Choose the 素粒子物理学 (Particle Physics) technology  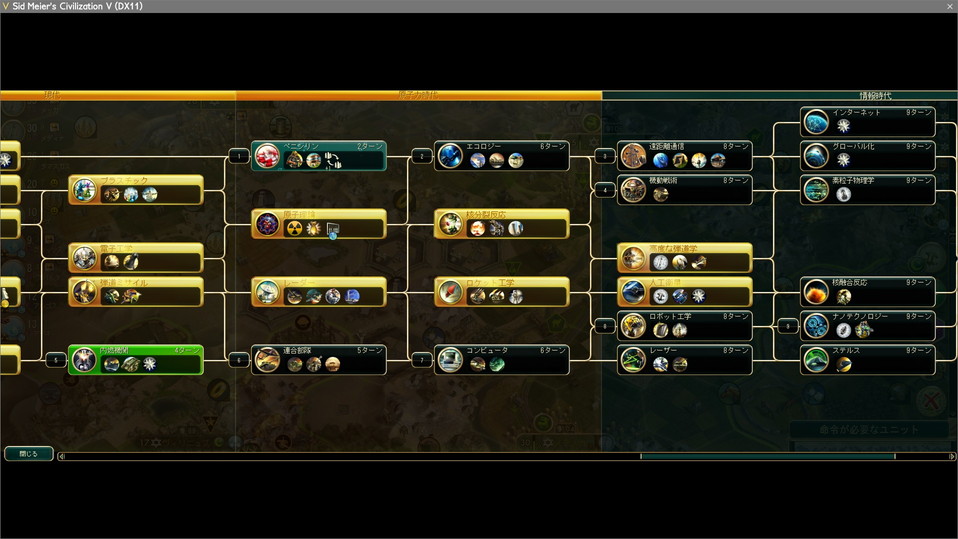point(868,189)
